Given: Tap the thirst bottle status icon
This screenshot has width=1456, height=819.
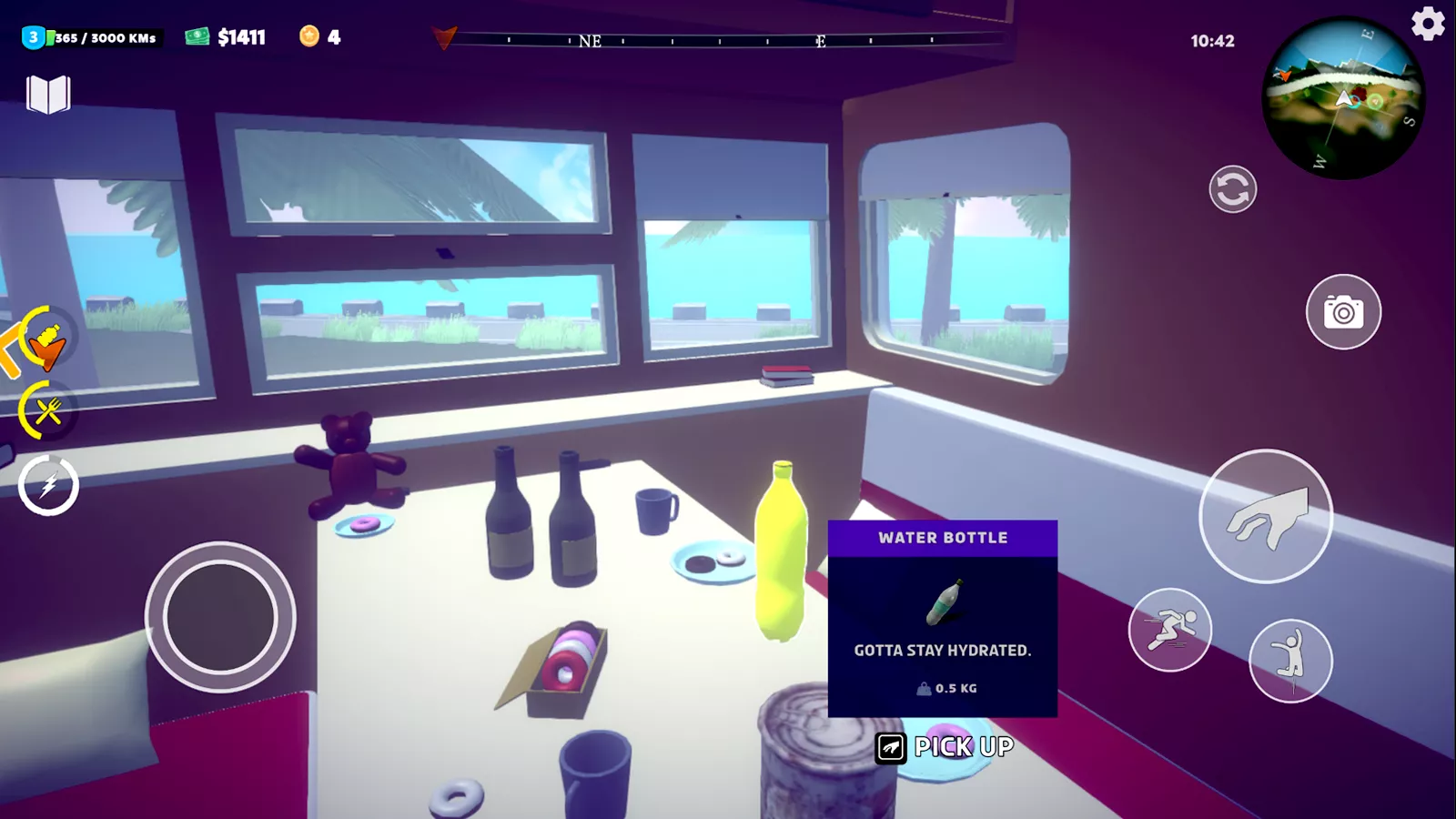Looking at the screenshot, I should pyautogui.click(x=45, y=339).
